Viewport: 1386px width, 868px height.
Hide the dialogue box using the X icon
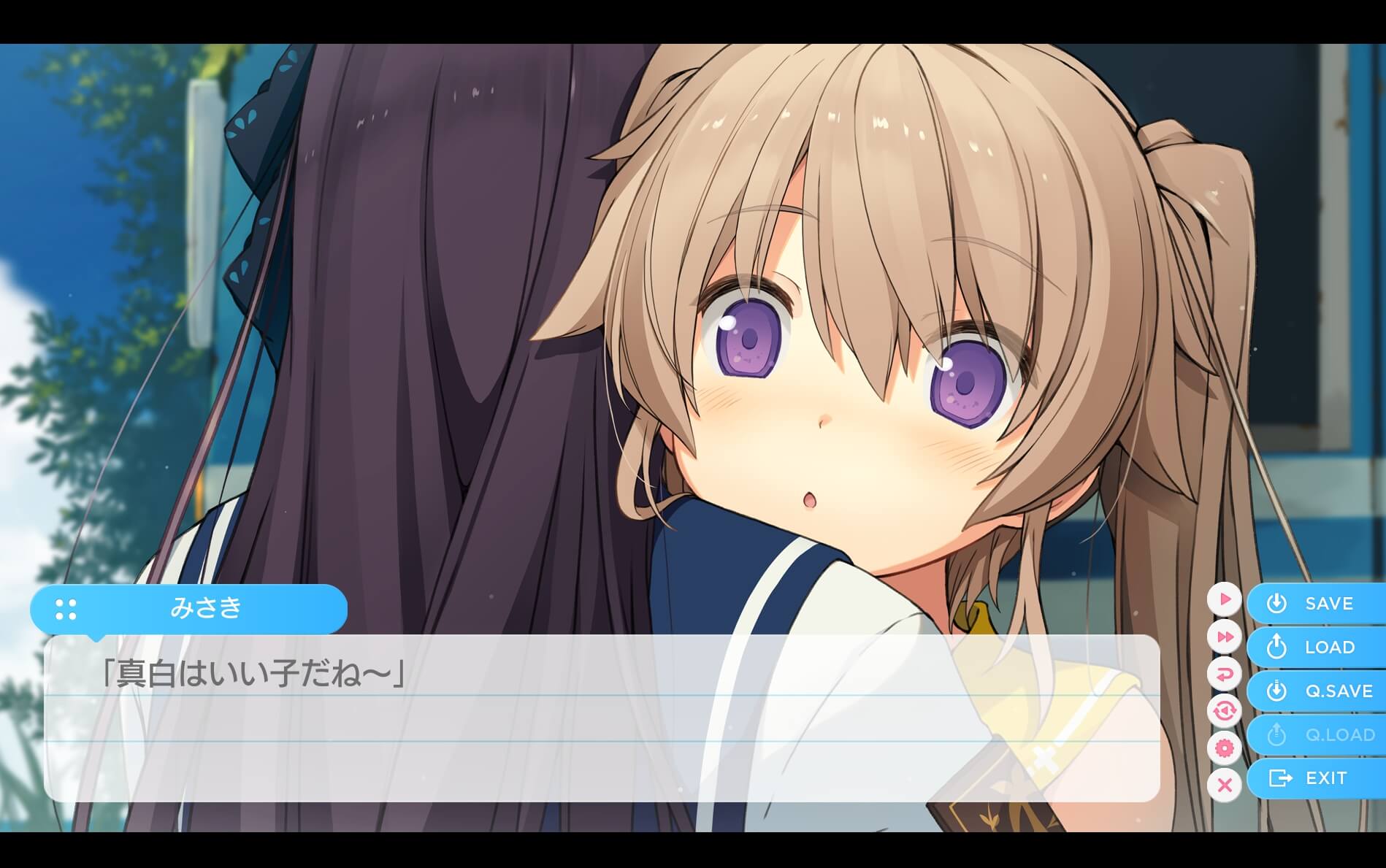[1225, 783]
